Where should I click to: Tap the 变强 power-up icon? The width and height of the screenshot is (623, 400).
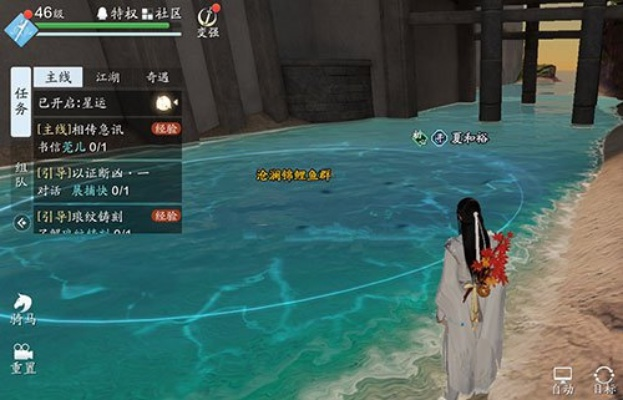click(x=207, y=19)
